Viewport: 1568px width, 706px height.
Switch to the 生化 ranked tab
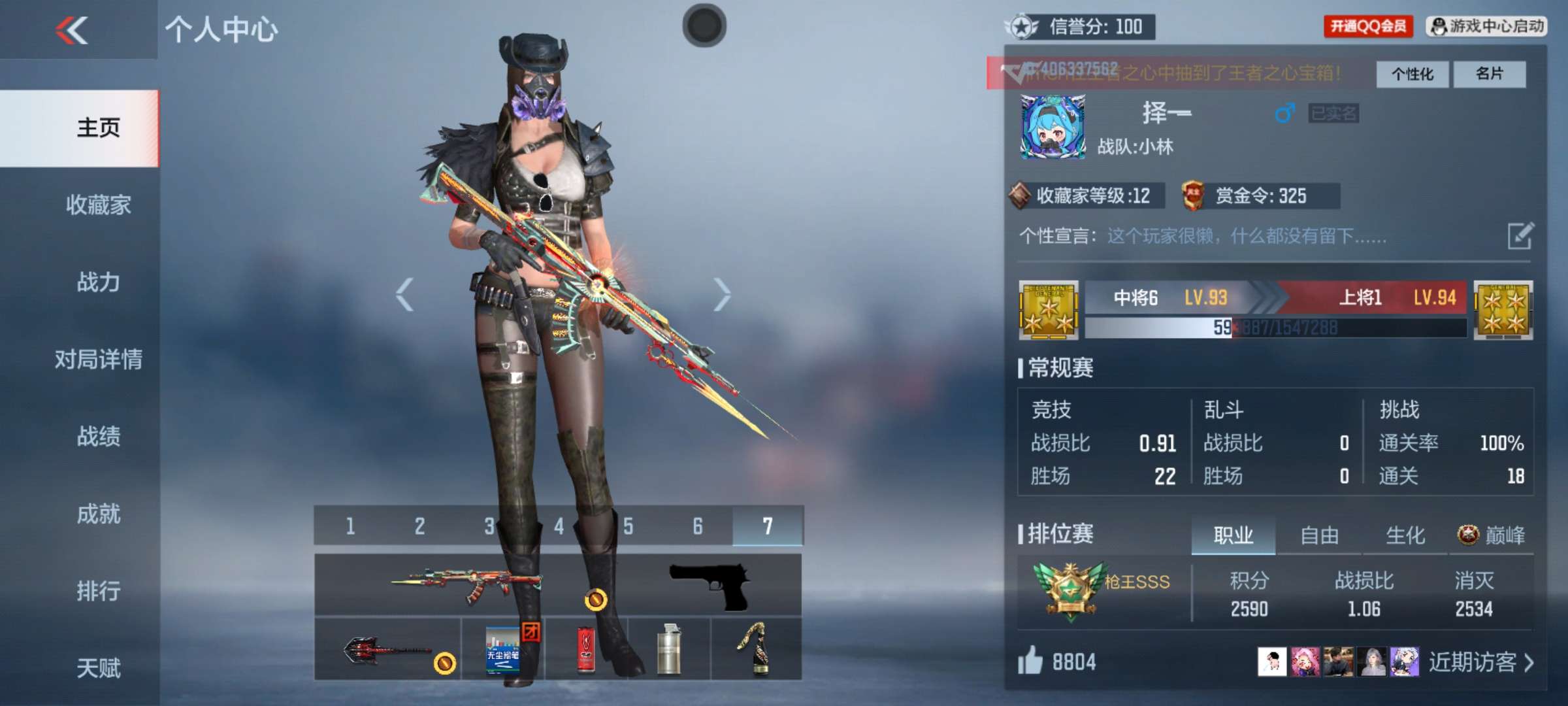[x=1405, y=536]
